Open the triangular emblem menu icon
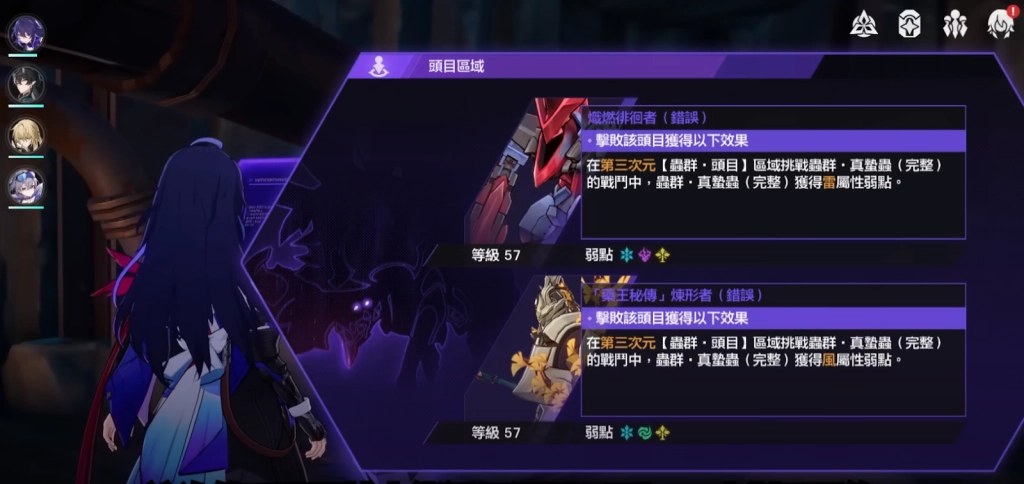Screen dimensions: 1024x484 pyautogui.click(x=864, y=24)
